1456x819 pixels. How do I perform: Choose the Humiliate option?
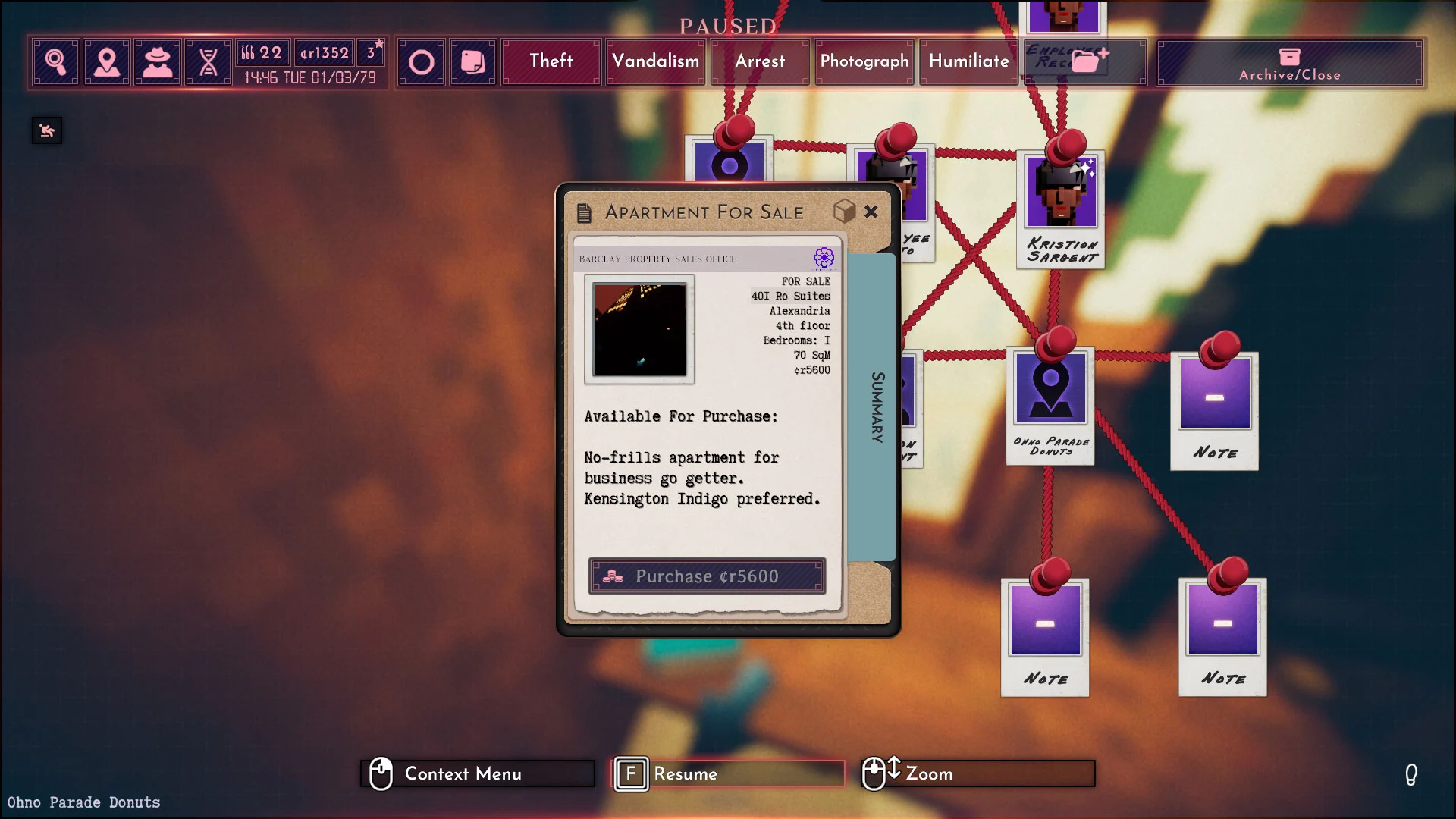(969, 61)
